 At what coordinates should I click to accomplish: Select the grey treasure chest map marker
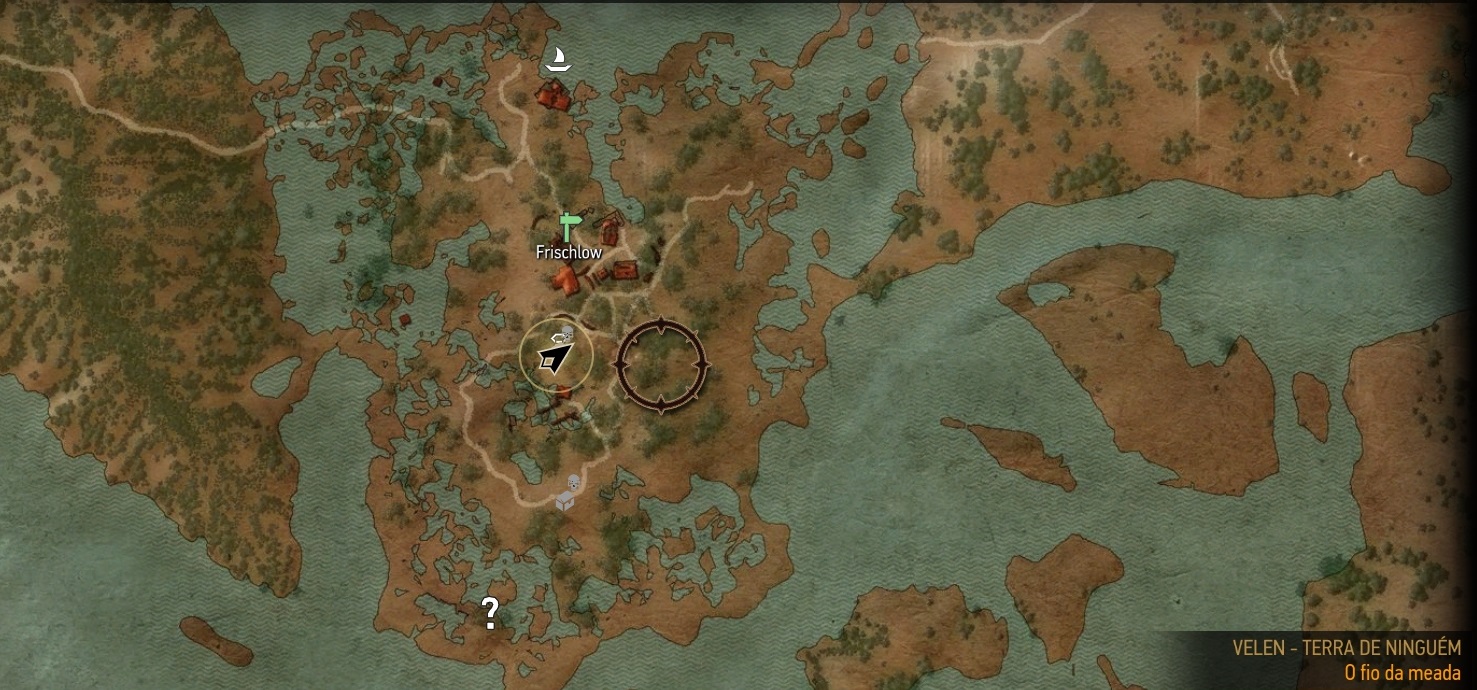click(565, 501)
